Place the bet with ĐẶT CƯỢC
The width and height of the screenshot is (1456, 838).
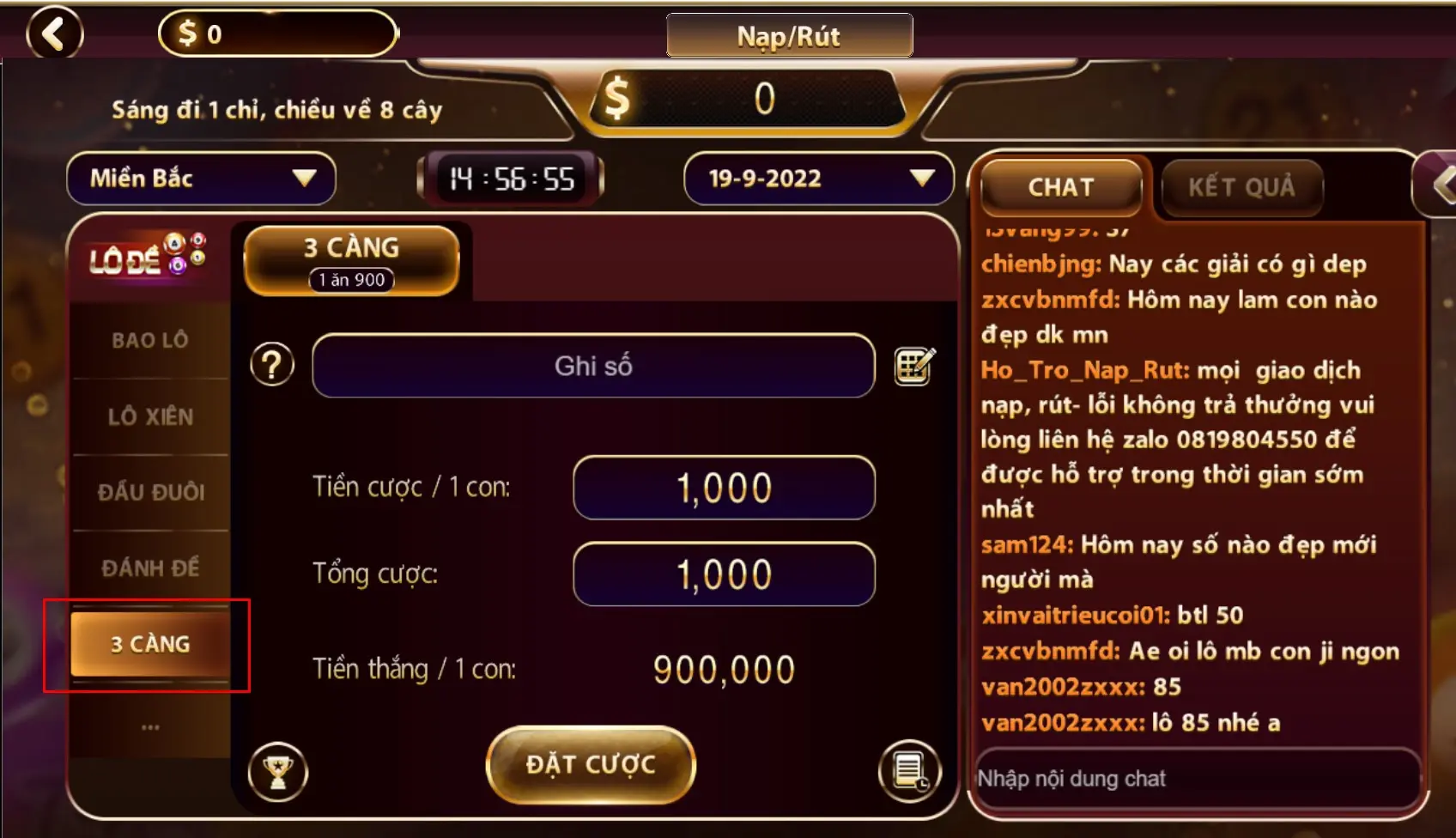591,764
